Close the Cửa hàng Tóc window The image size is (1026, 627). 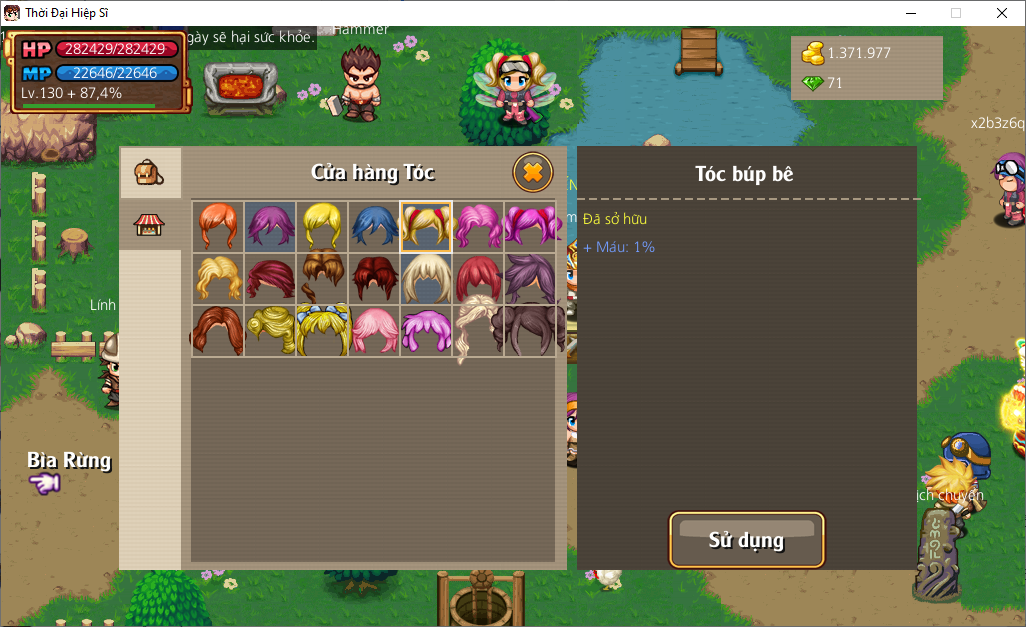click(x=533, y=172)
